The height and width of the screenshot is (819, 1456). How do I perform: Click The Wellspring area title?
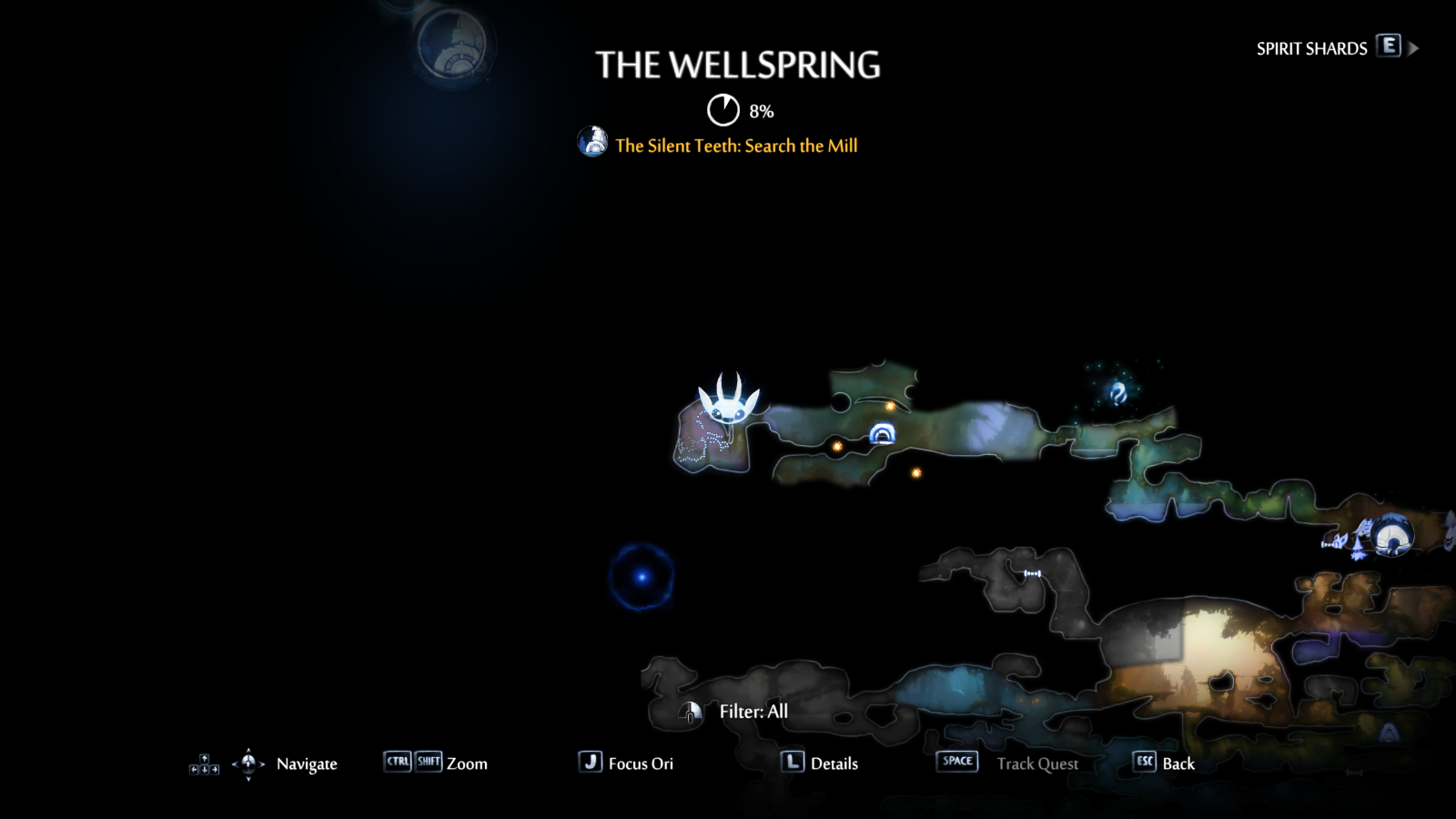coord(739,65)
